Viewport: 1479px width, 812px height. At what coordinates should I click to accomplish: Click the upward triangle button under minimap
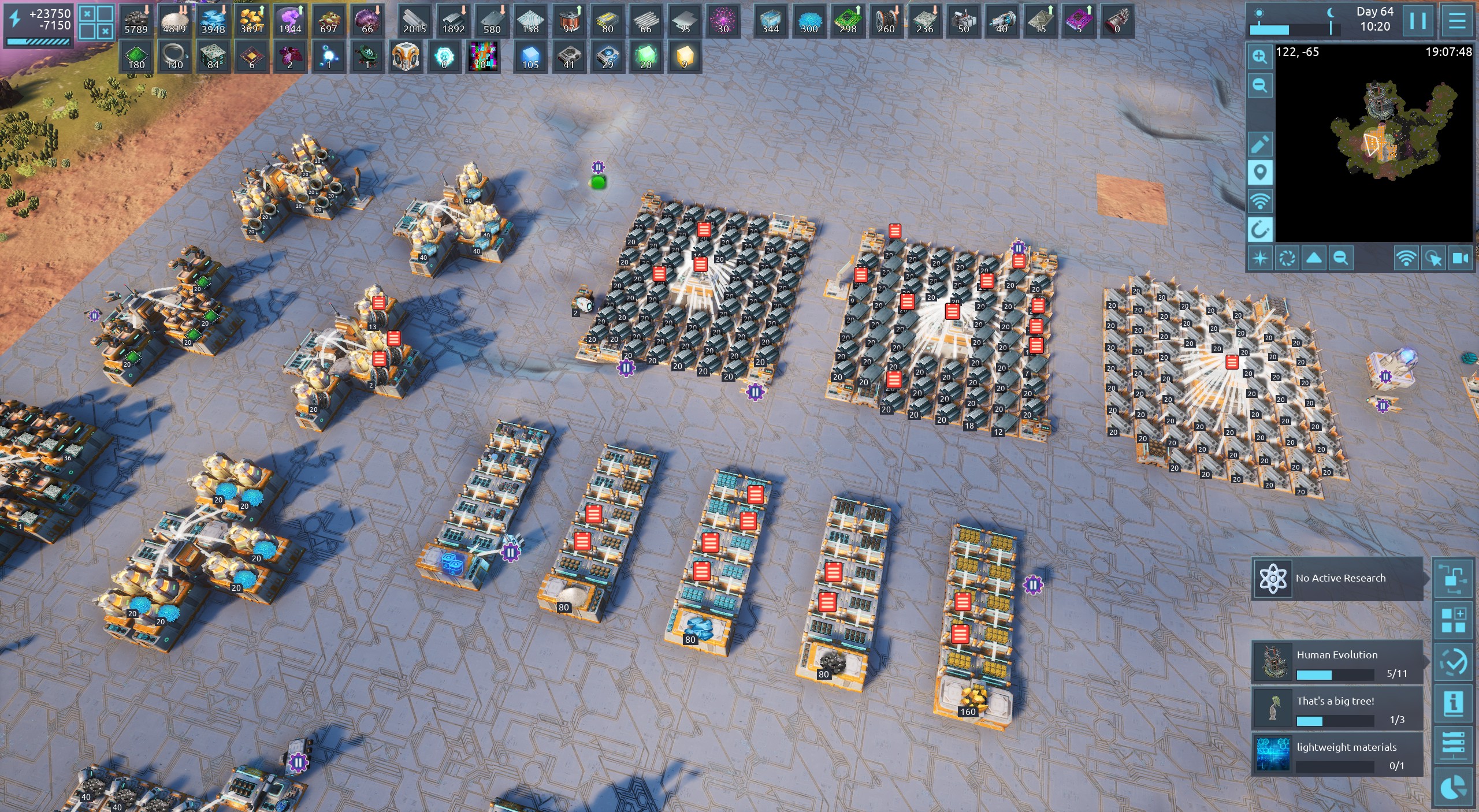click(1314, 258)
